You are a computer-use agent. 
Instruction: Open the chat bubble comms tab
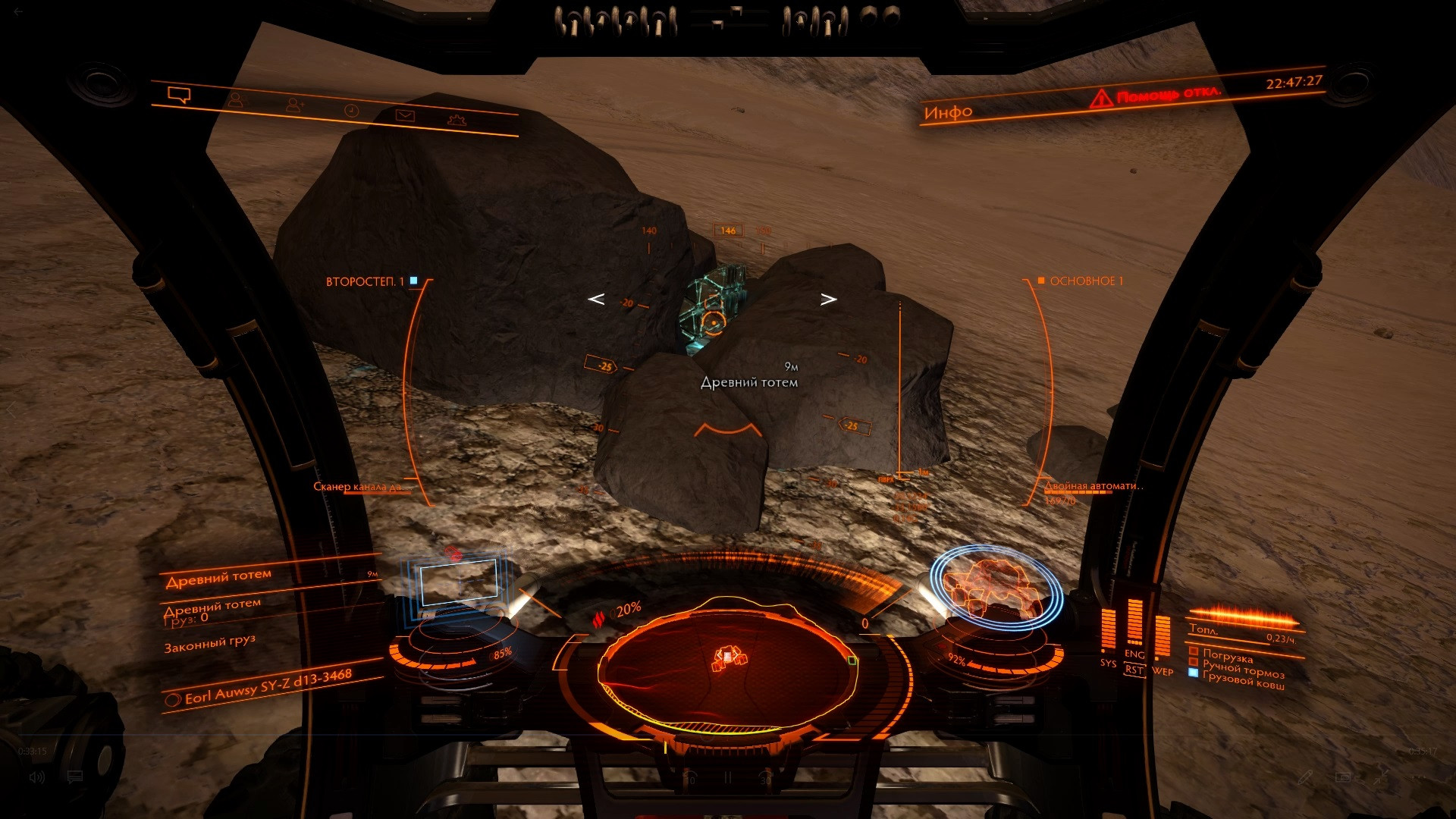(179, 96)
